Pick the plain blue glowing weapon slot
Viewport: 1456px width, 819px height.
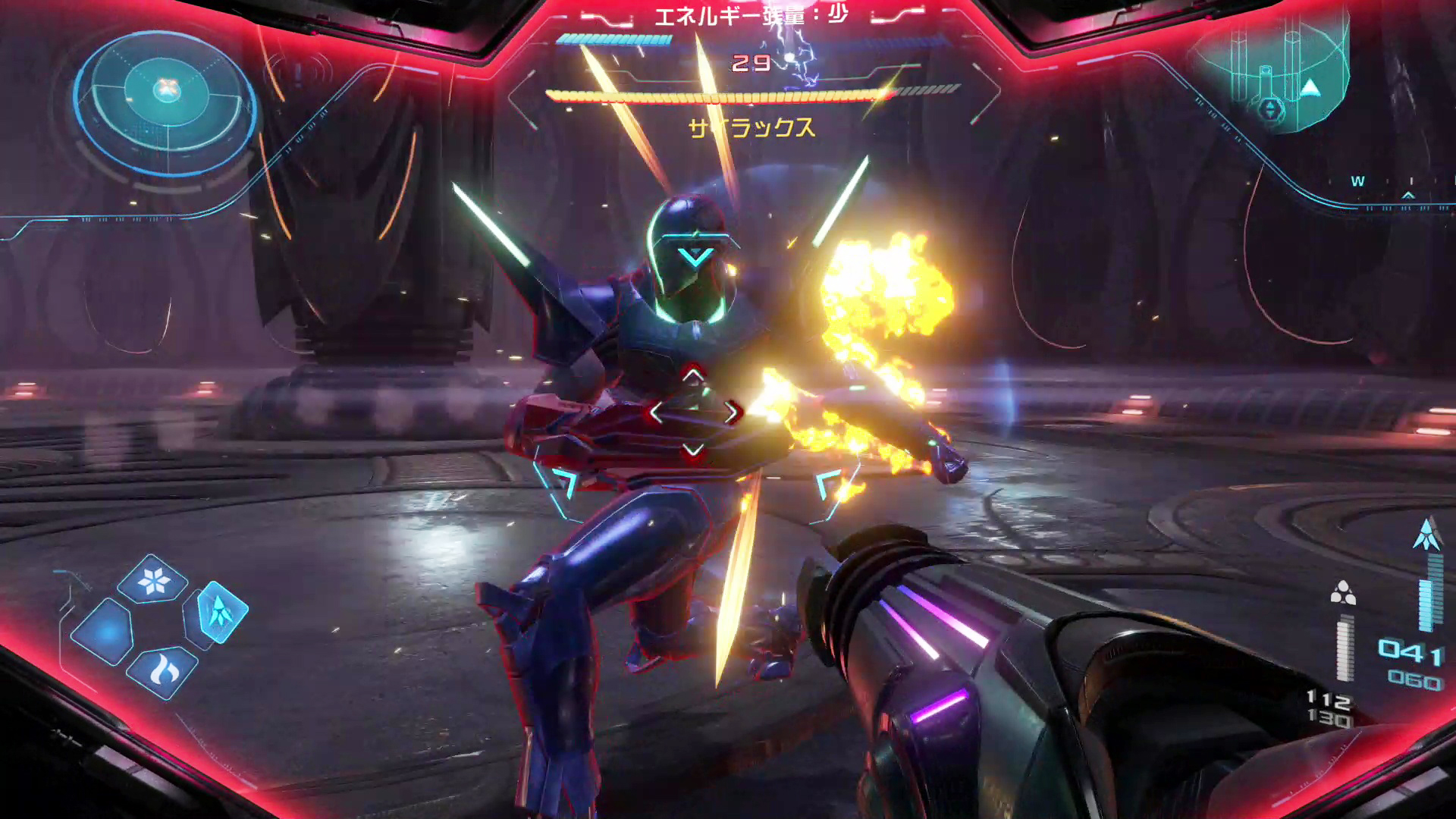[104, 631]
